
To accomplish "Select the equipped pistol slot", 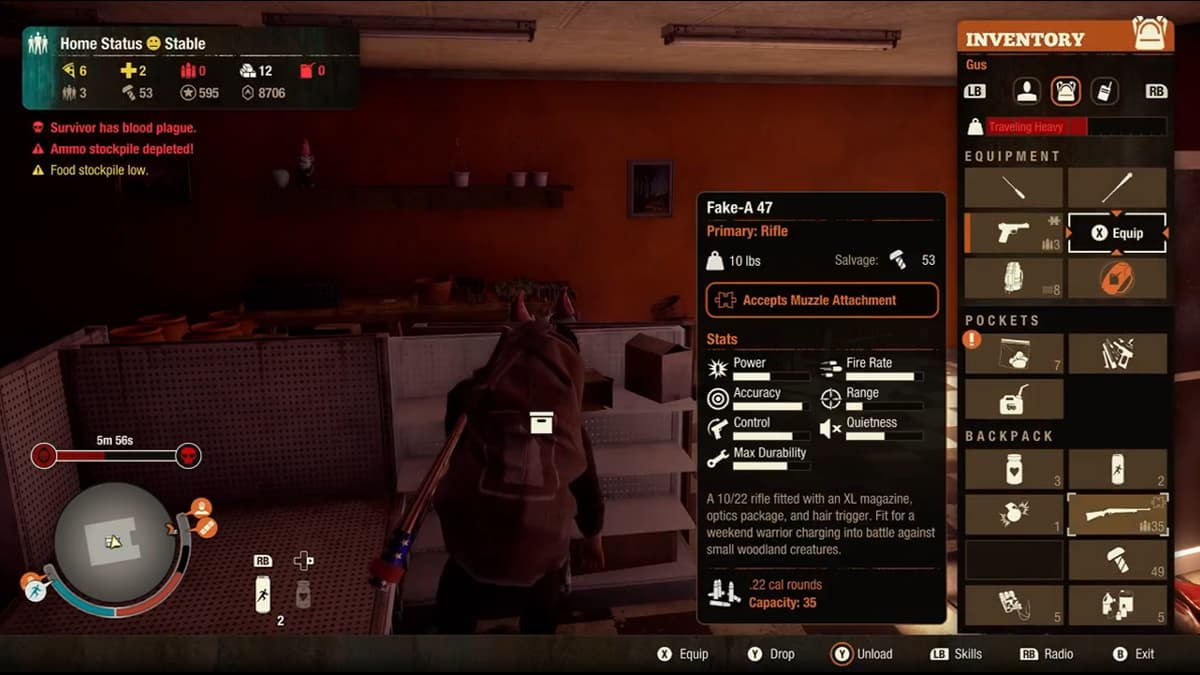I will coord(1014,233).
